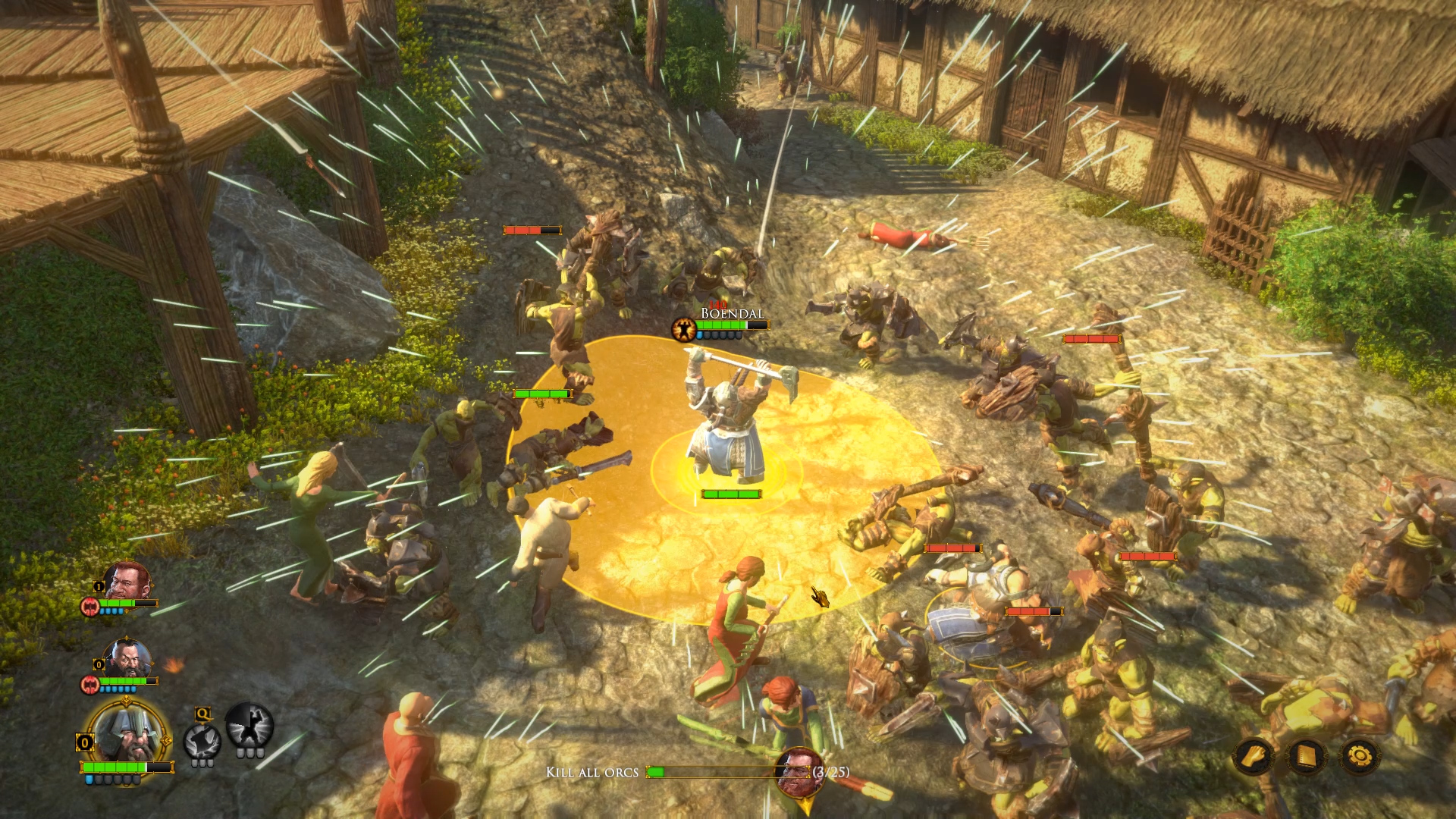The image size is (1456, 819).
Task: Click Boendal's name label above his head
Action: 732,313
